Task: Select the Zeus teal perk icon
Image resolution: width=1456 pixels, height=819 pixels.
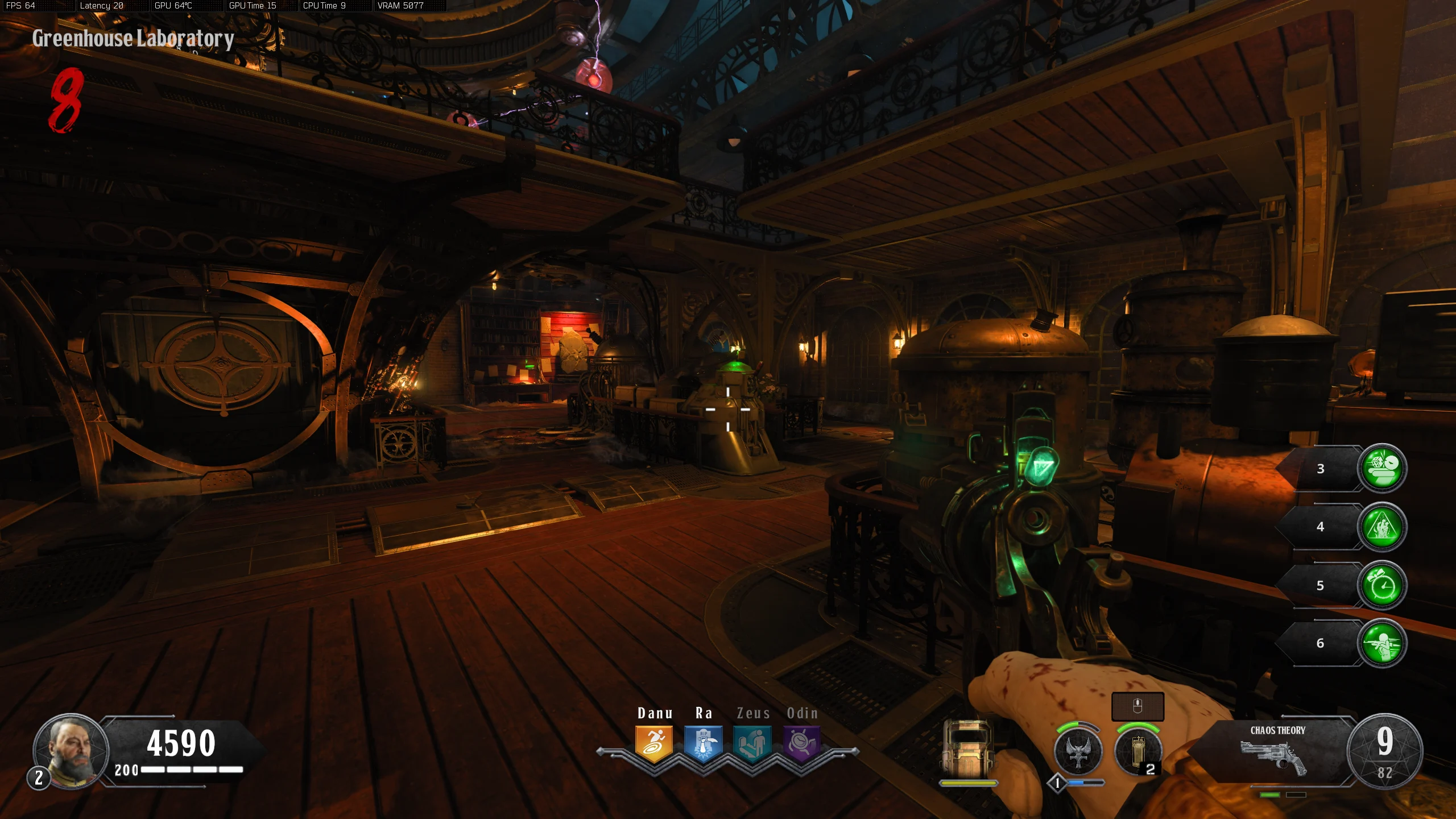Action: [752, 743]
